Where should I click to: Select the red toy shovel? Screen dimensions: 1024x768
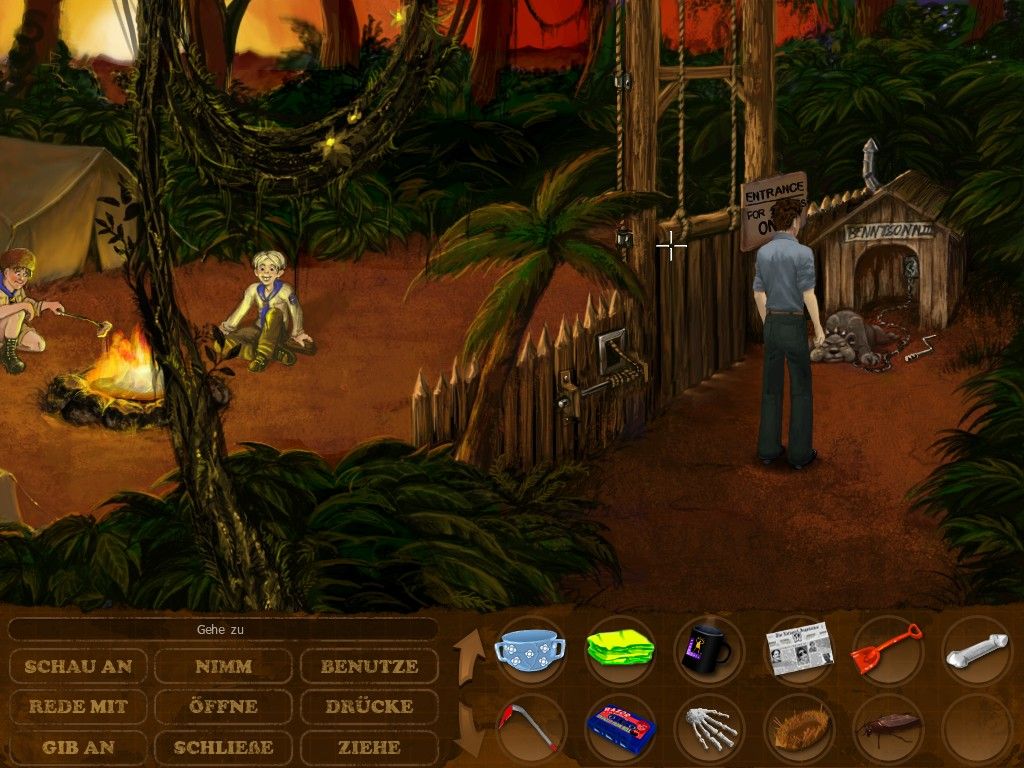886,648
